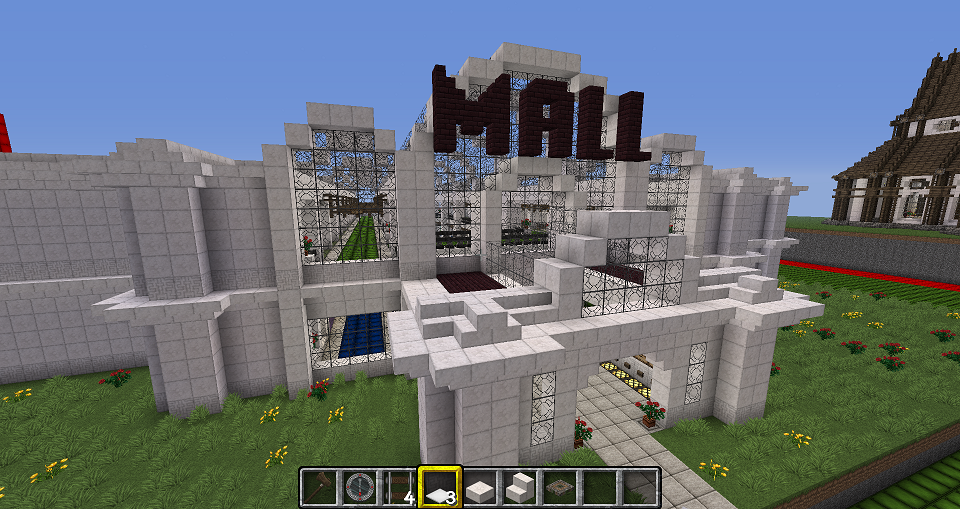Choose the rail stack of four

pyautogui.click(x=399, y=488)
